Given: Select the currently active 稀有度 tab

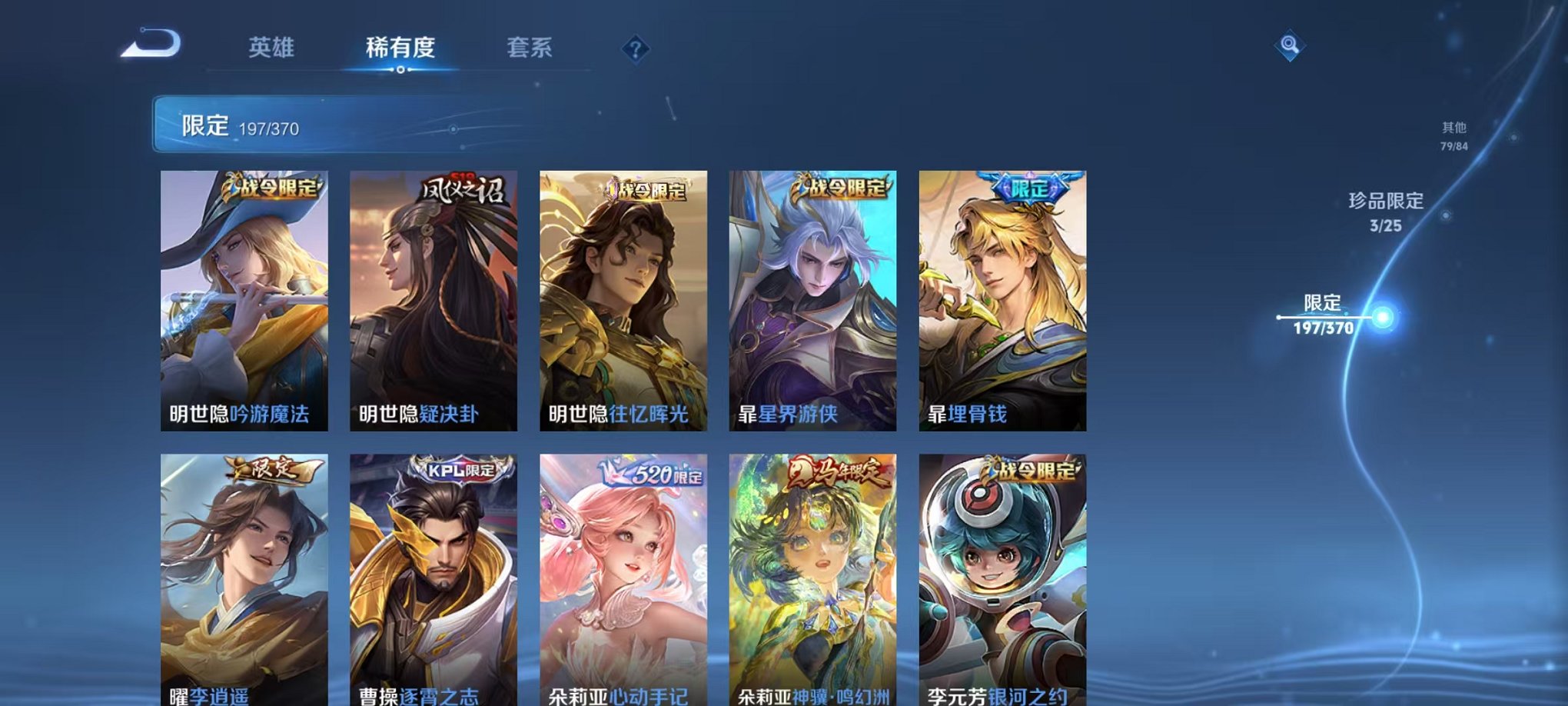Looking at the screenshot, I should click(x=404, y=46).
